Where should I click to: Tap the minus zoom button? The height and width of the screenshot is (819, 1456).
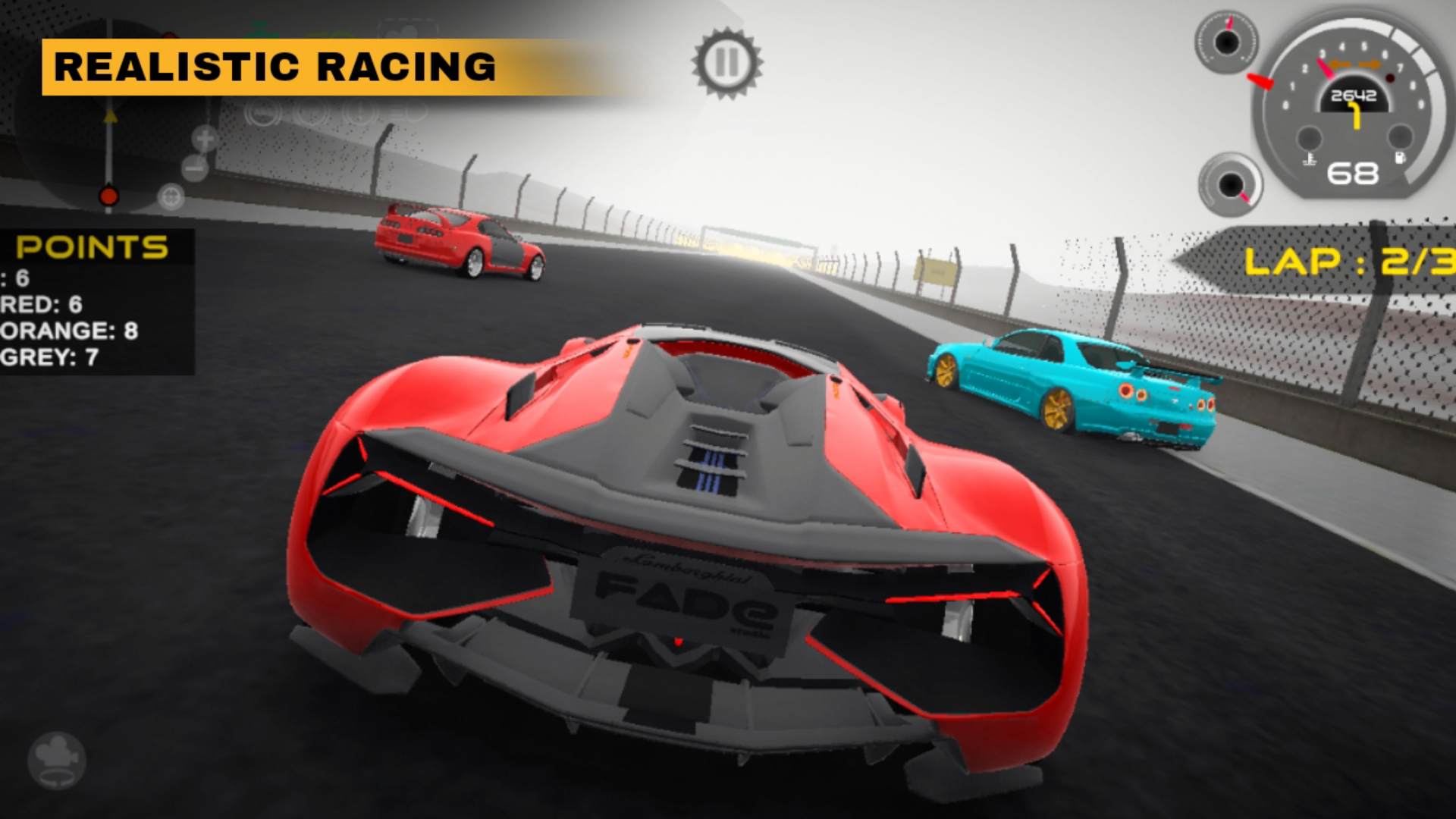tap(193, 168)
